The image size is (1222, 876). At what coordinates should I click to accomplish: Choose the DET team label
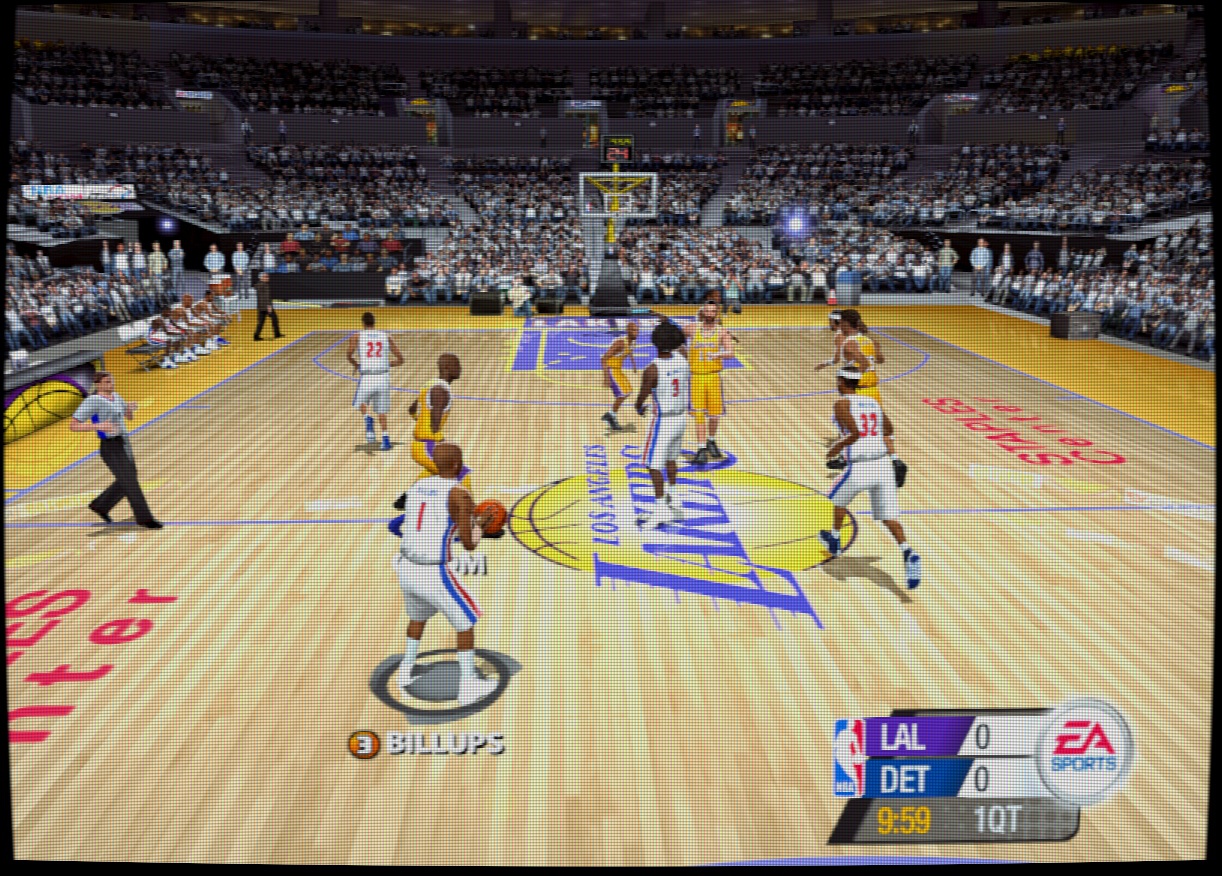(x=904, y=779)
